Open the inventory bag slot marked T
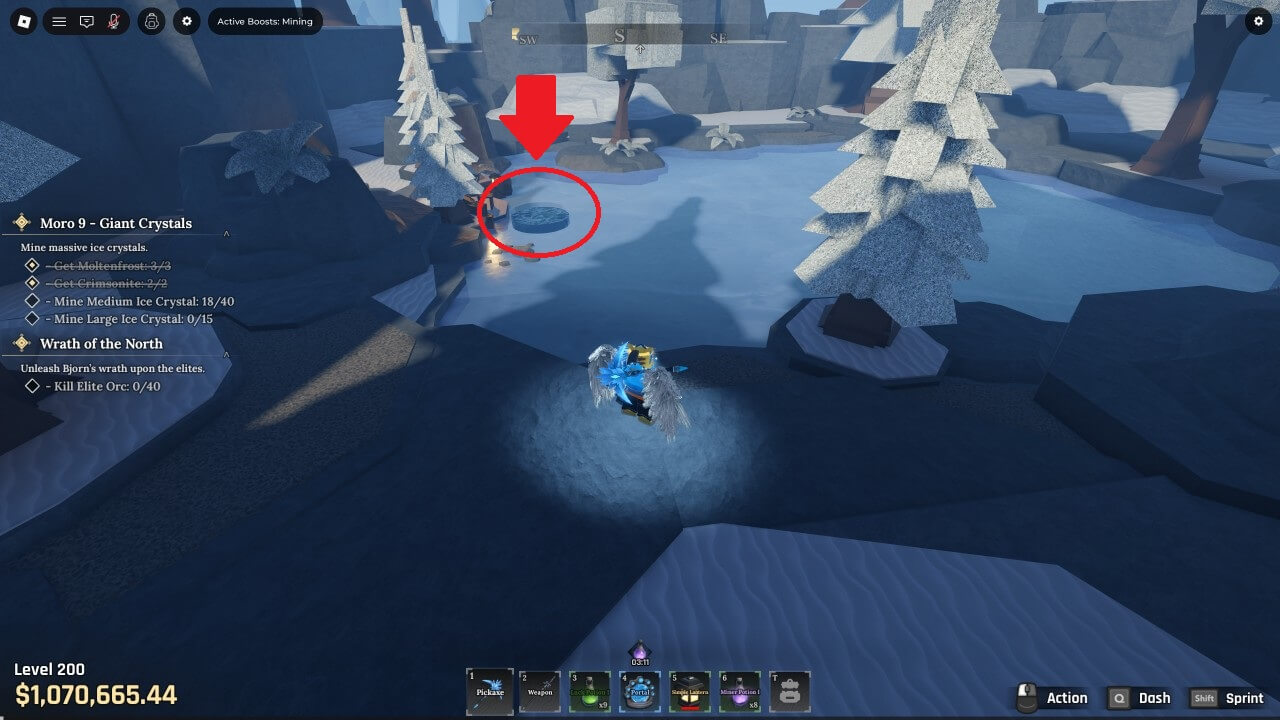 [x=789, y=691]
